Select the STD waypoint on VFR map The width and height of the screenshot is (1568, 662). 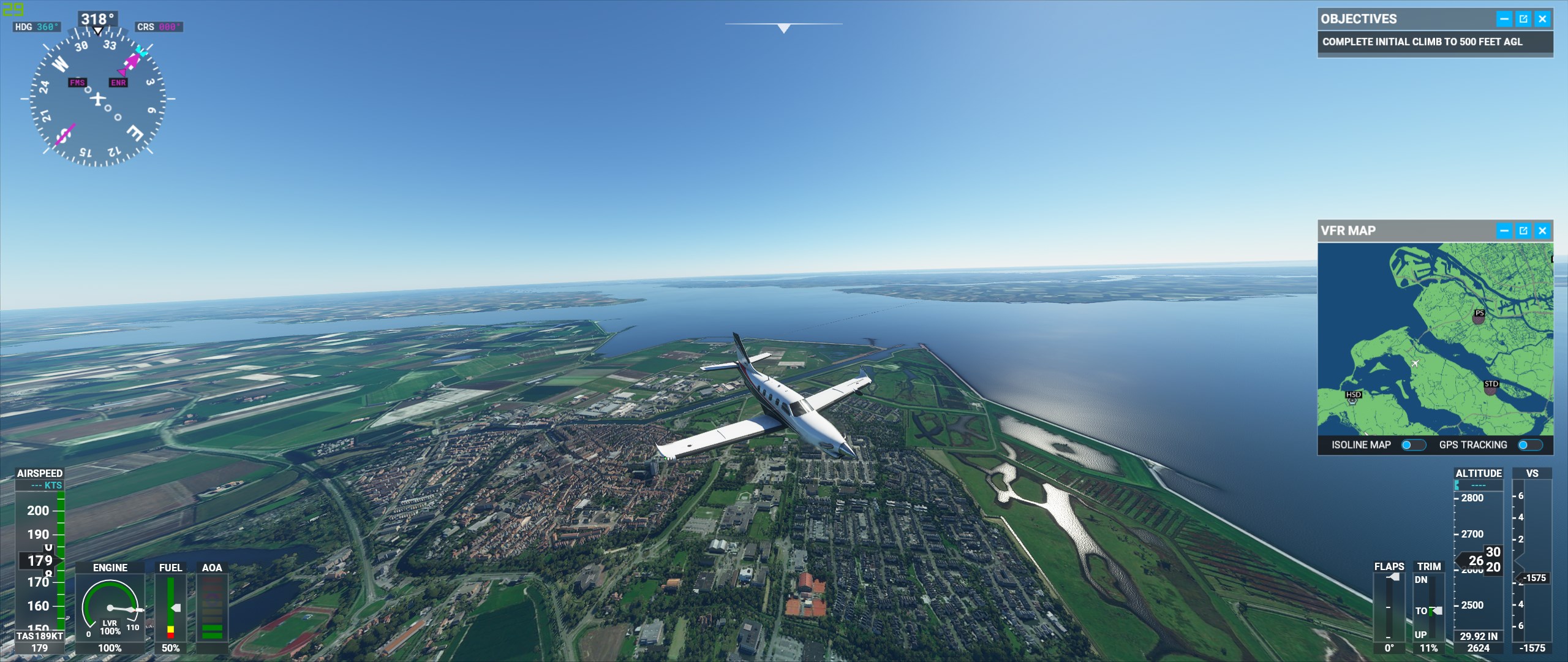1491,388
